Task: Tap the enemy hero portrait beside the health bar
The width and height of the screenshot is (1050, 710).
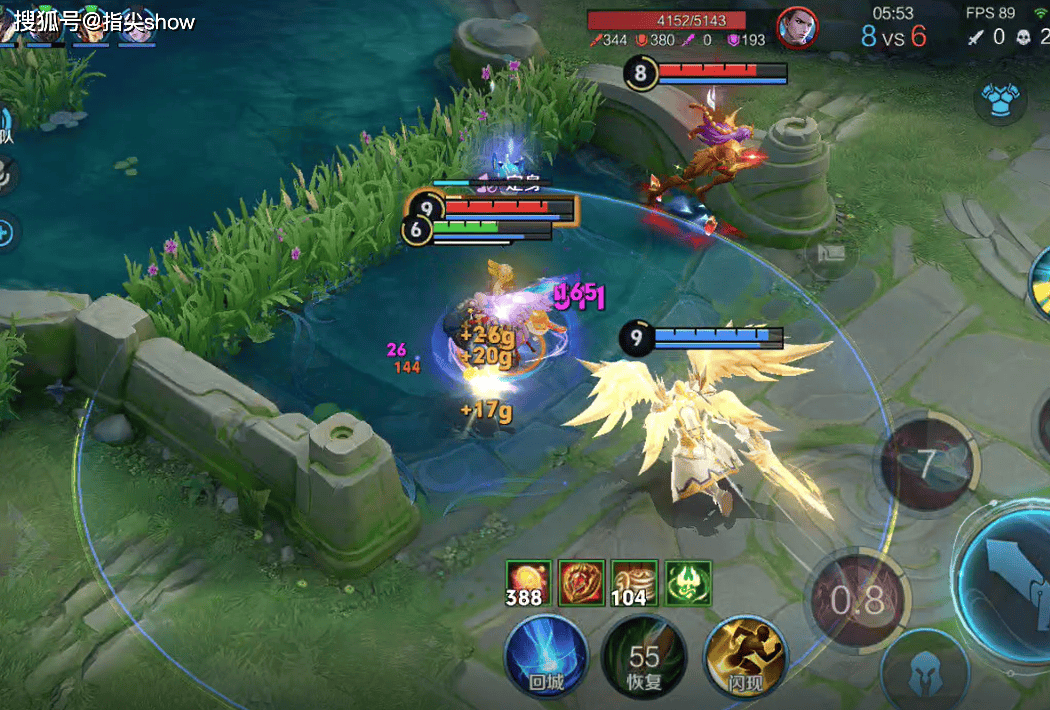Action: 797,27
